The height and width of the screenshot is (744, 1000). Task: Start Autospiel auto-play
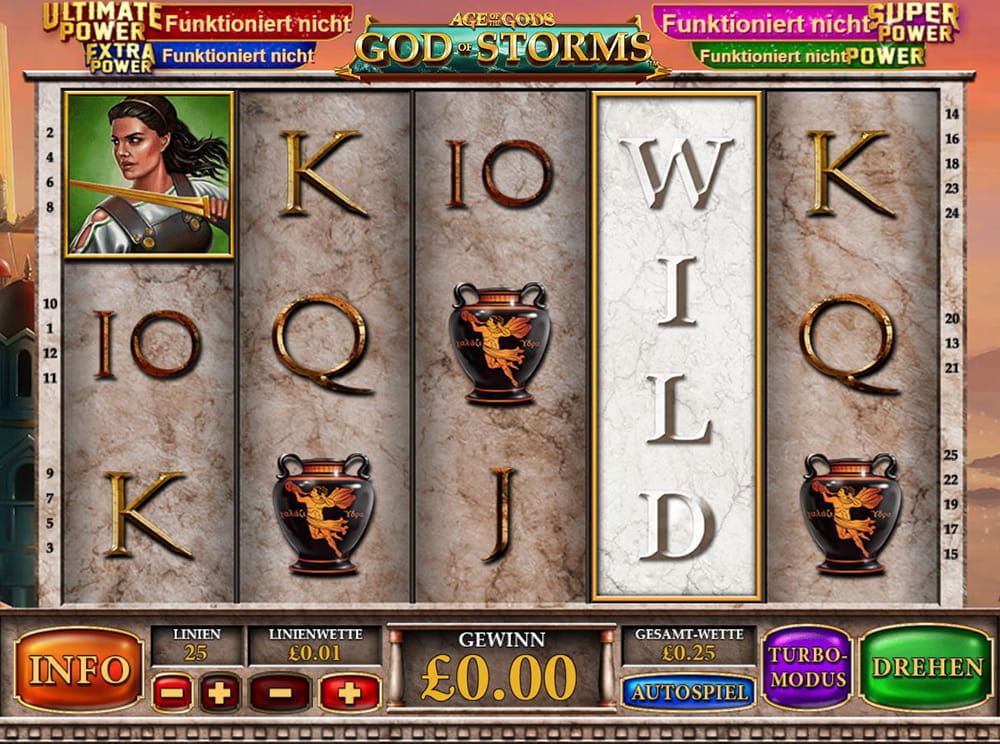tap(688, 691)
